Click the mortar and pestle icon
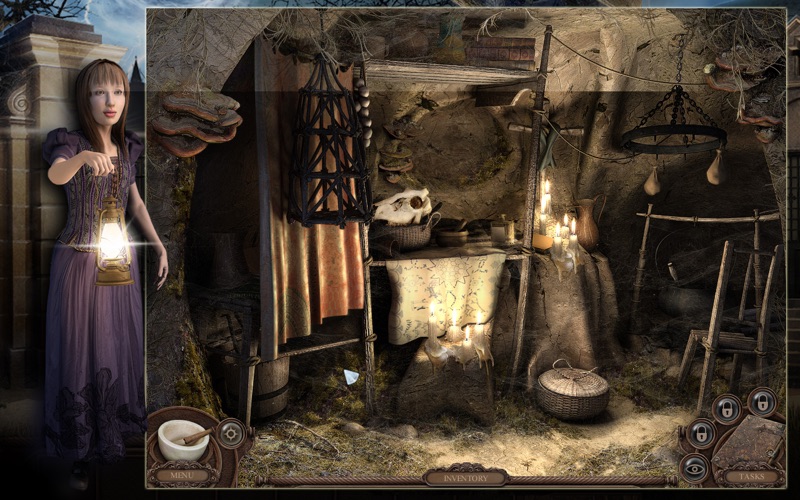Image resolution: width=800 pixels, height=500 pixels. 184,438
